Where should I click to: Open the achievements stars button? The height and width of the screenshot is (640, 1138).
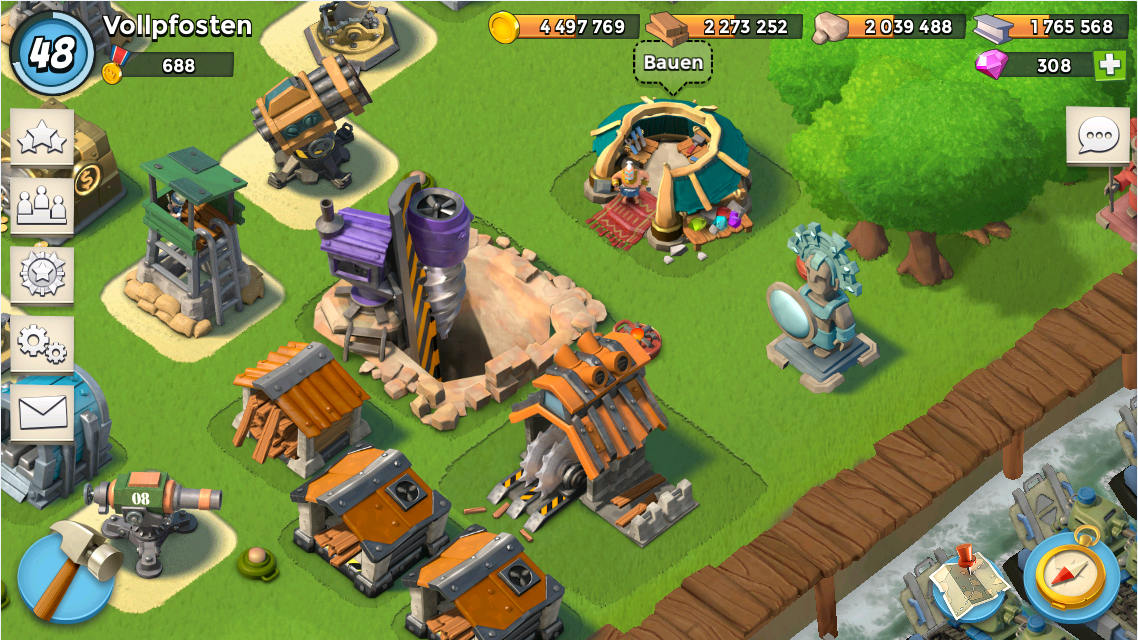point(42,139)
